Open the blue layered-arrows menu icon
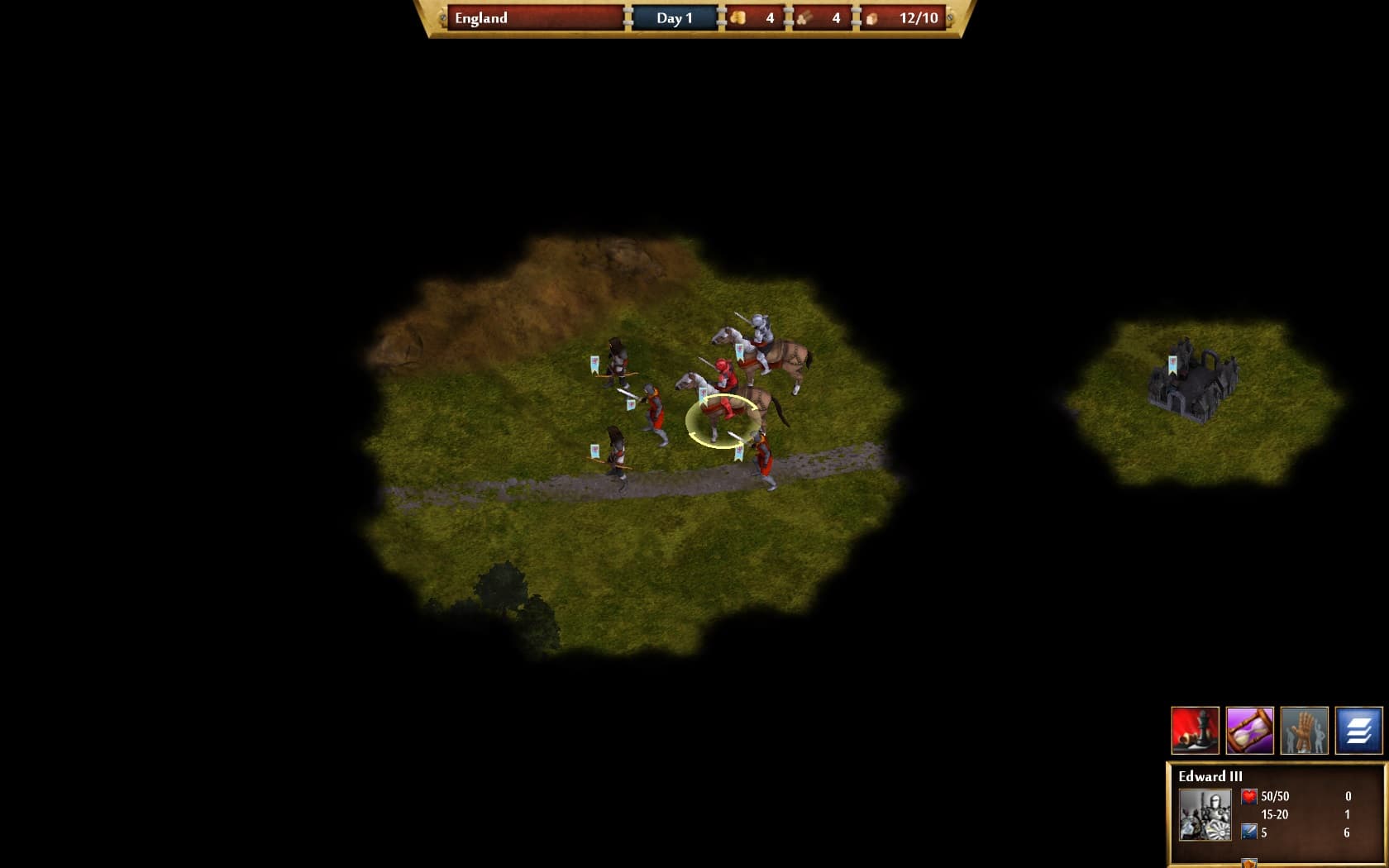 pos(1358,731)
